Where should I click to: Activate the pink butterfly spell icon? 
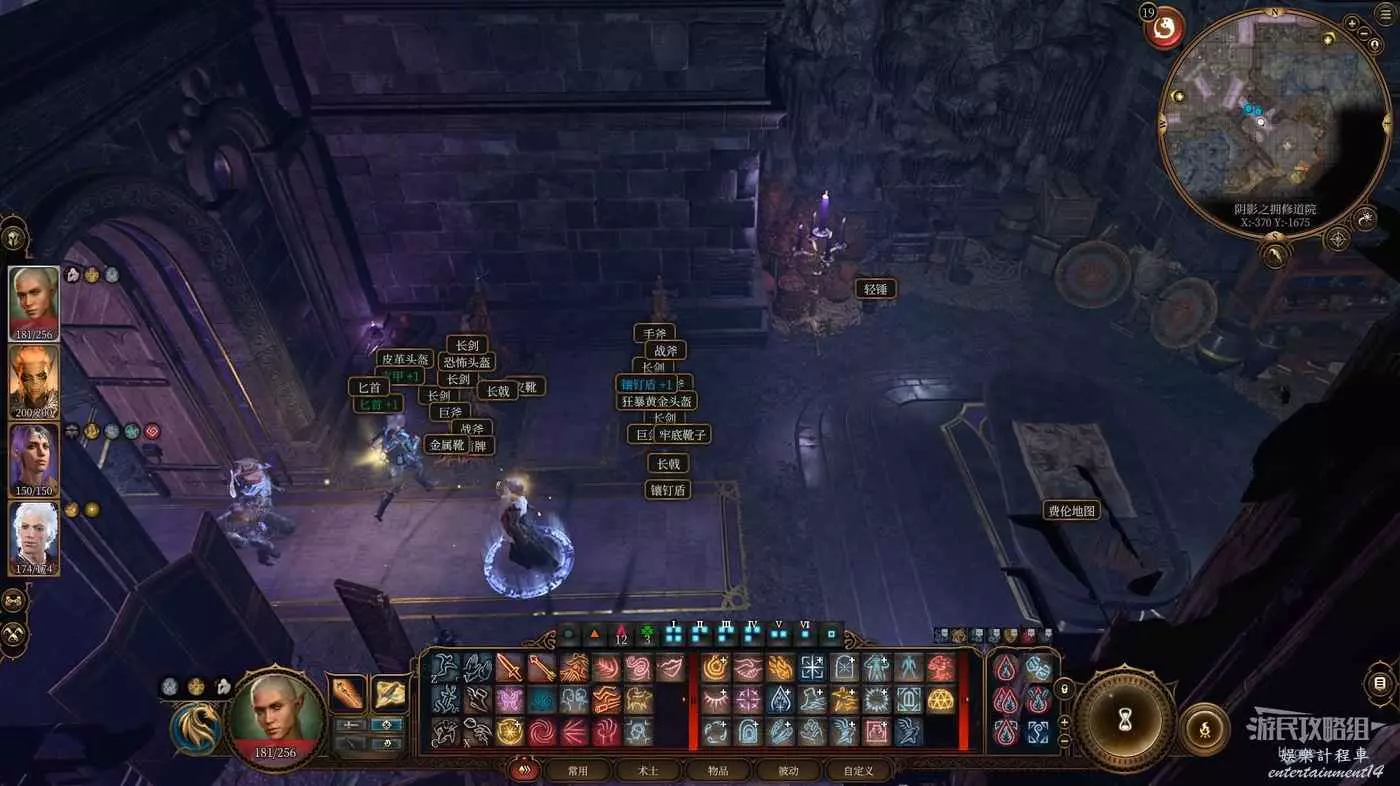[510, 700]
